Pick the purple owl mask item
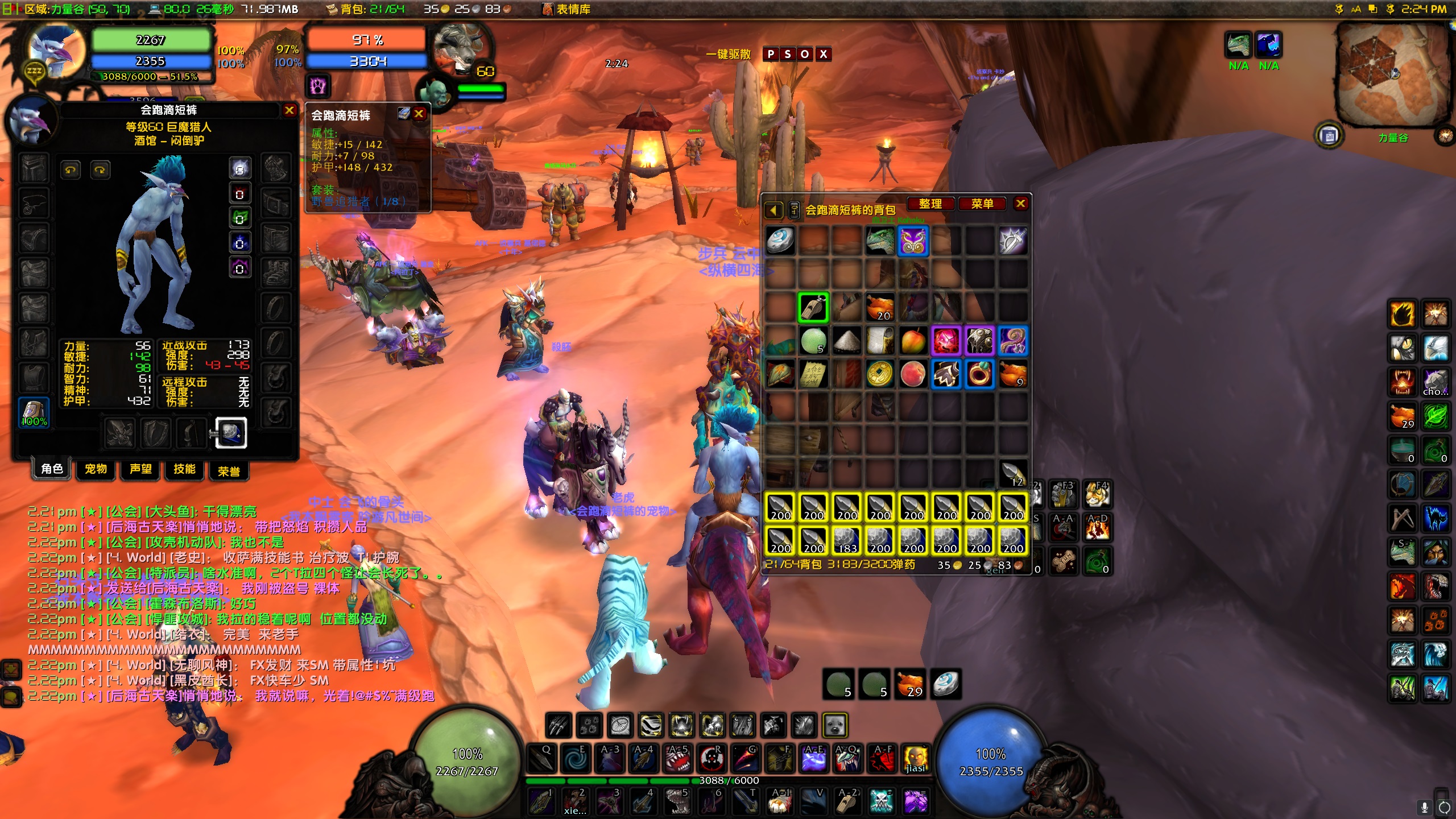The width and height of the screenshot is (1456, 819). [913, 241]
